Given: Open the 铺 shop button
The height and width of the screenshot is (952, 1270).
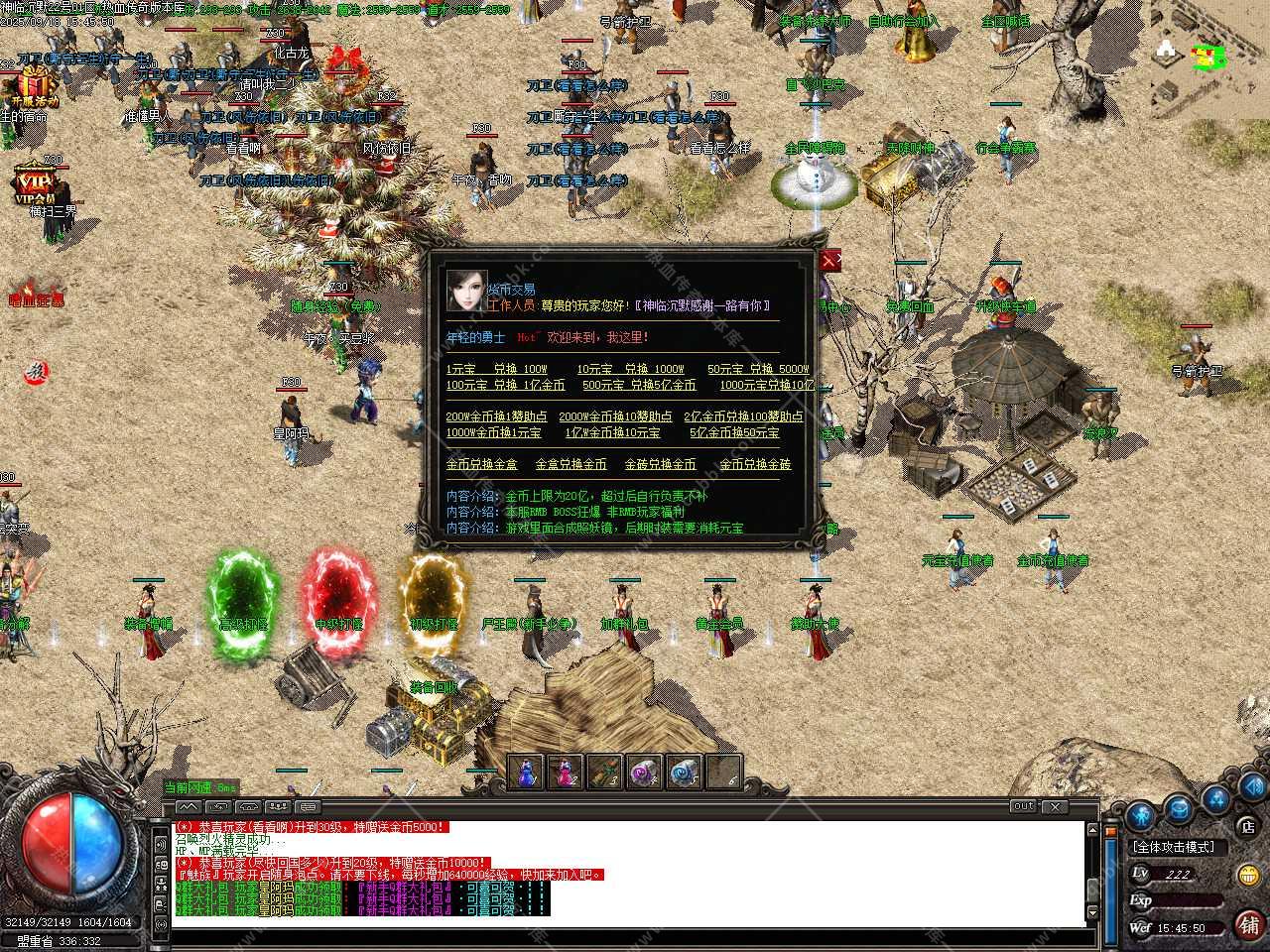Looking at the screenshot, I should coord(1248,924).
